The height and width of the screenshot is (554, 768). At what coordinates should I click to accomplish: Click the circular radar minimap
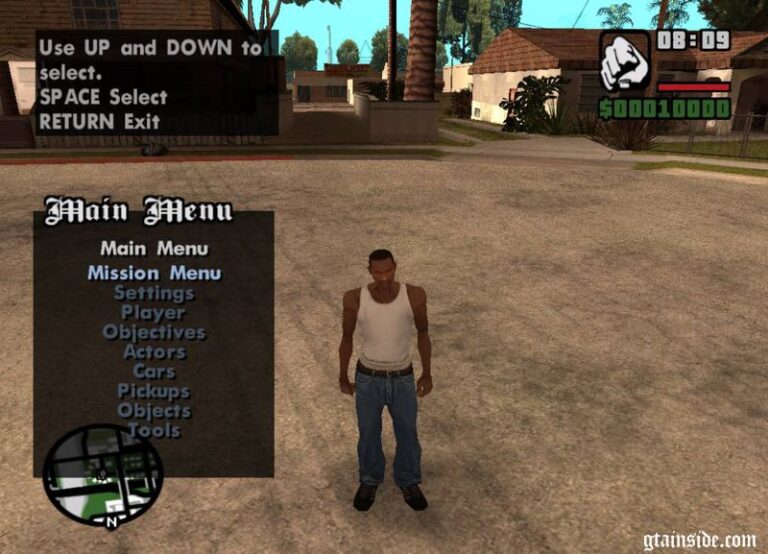click(103, 476)
